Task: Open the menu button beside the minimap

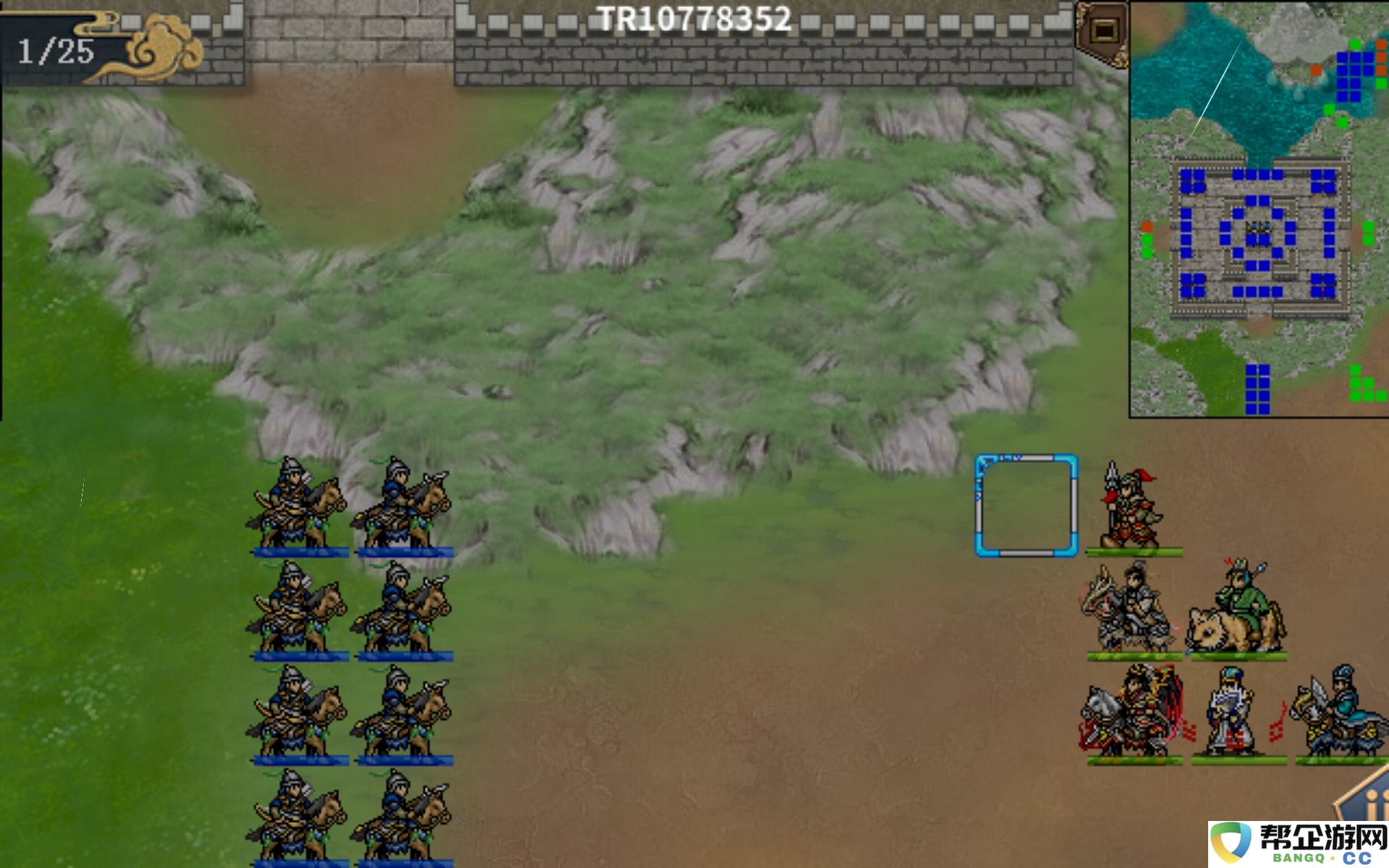Action: click(1103, 30)
